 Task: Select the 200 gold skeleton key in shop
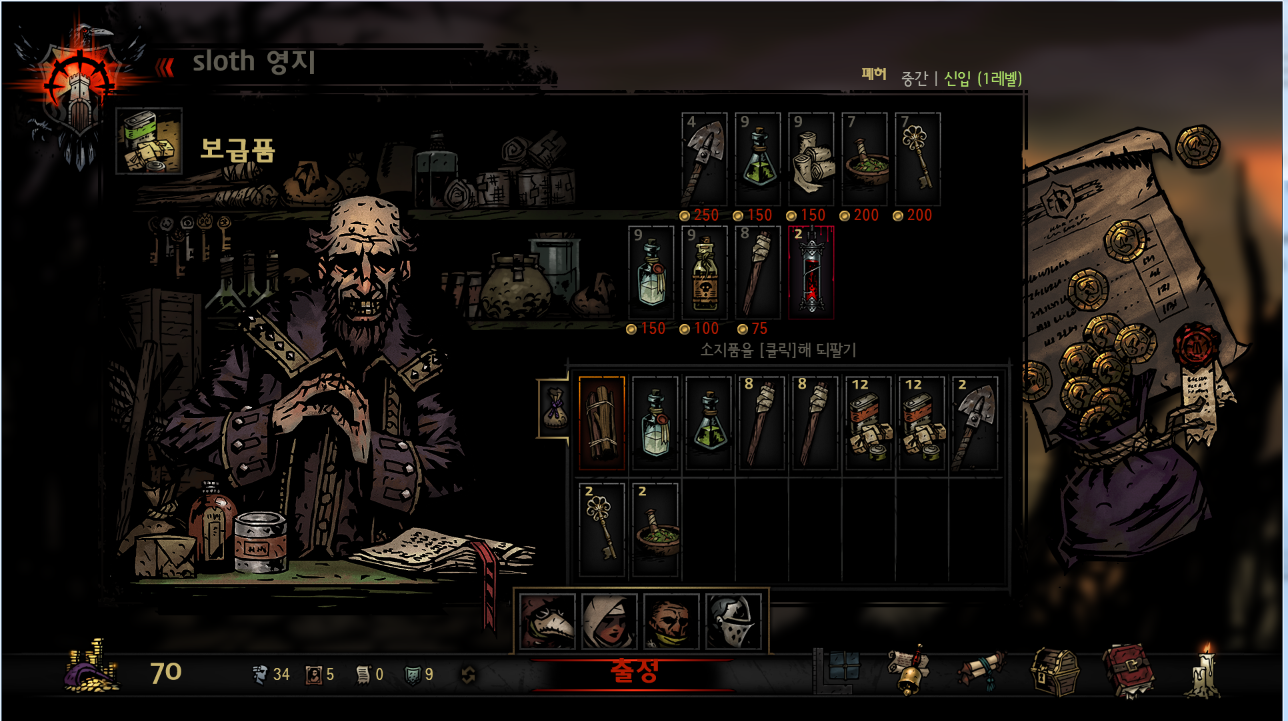point(918,160)
